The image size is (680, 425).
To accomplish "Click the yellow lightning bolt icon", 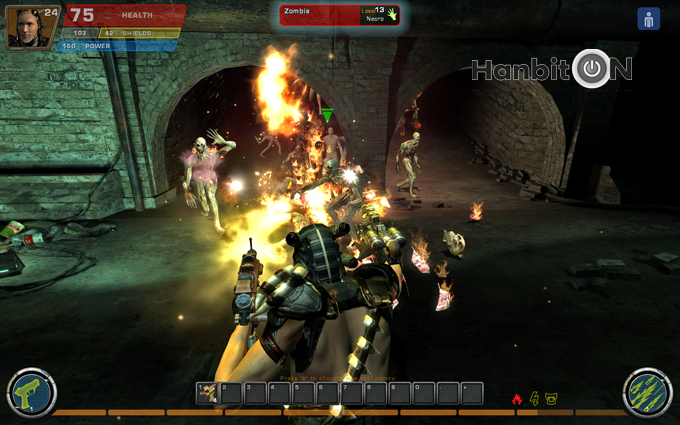I will (535, 399).
